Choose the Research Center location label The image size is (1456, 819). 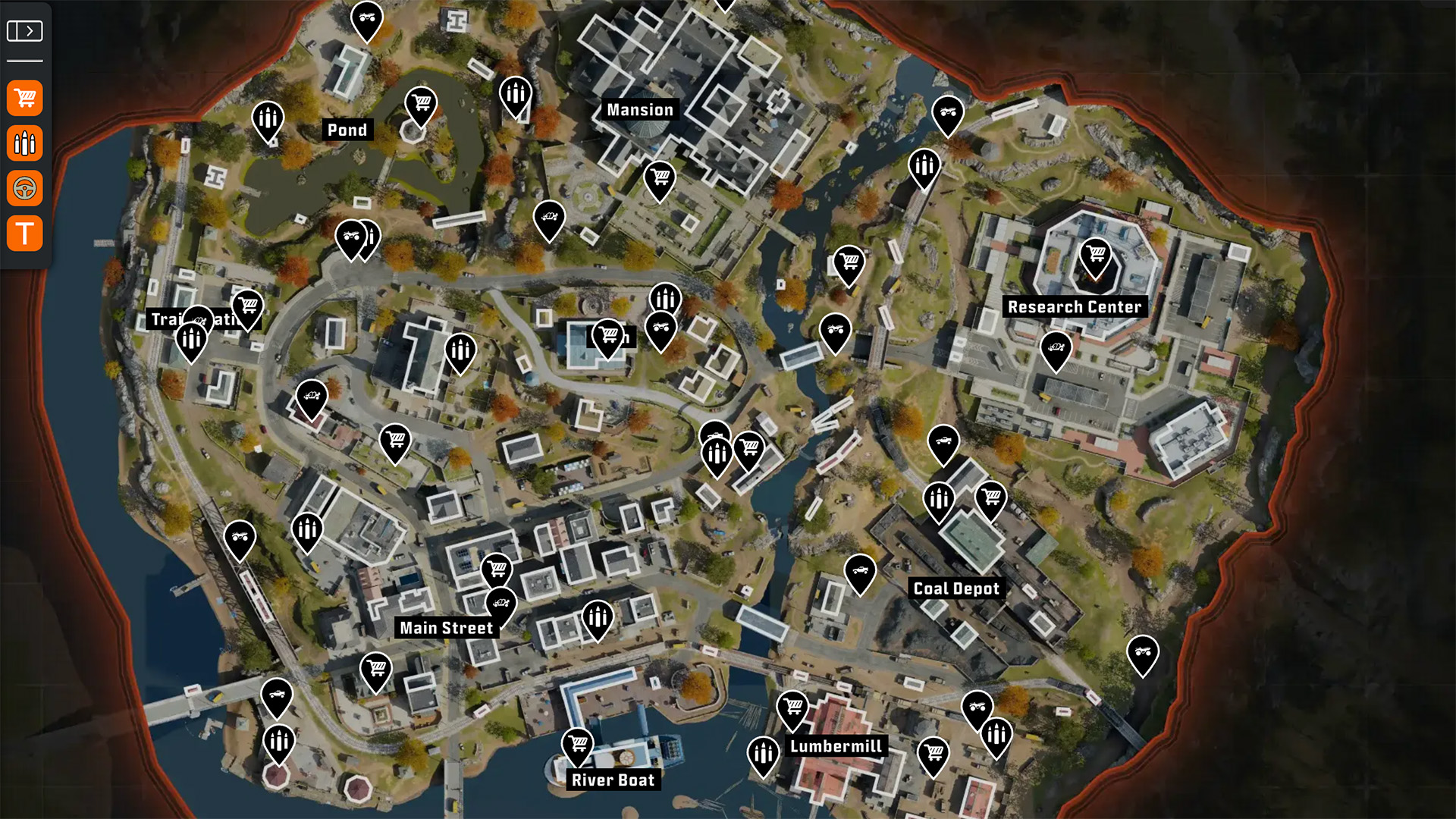click(x=1074, y=307)
